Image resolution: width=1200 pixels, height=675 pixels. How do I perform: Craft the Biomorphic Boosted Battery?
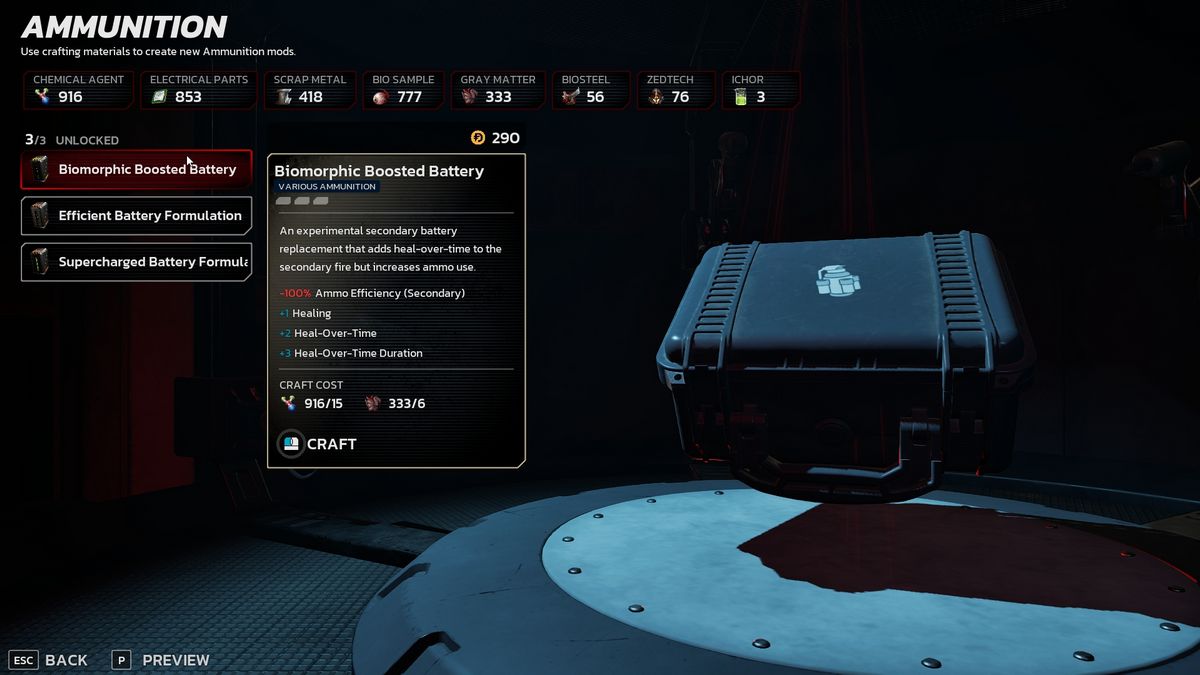pyautogui.click(x=318, y=444)
